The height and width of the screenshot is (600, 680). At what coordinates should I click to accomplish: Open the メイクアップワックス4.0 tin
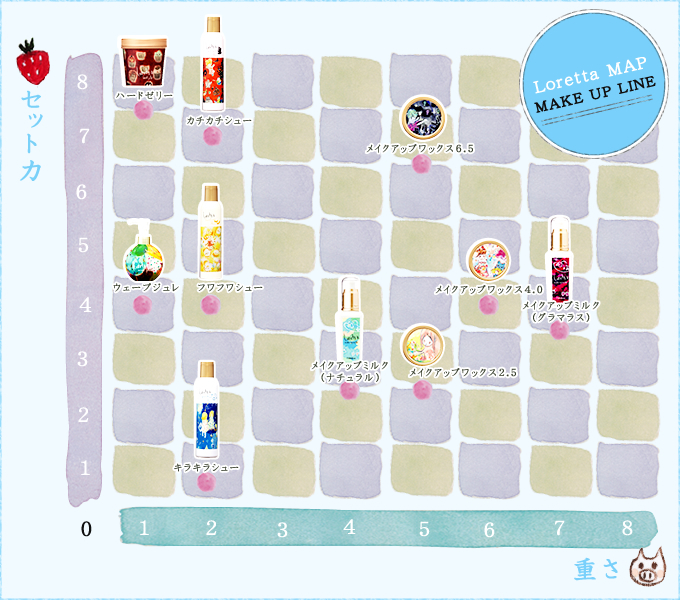point(489,260)
